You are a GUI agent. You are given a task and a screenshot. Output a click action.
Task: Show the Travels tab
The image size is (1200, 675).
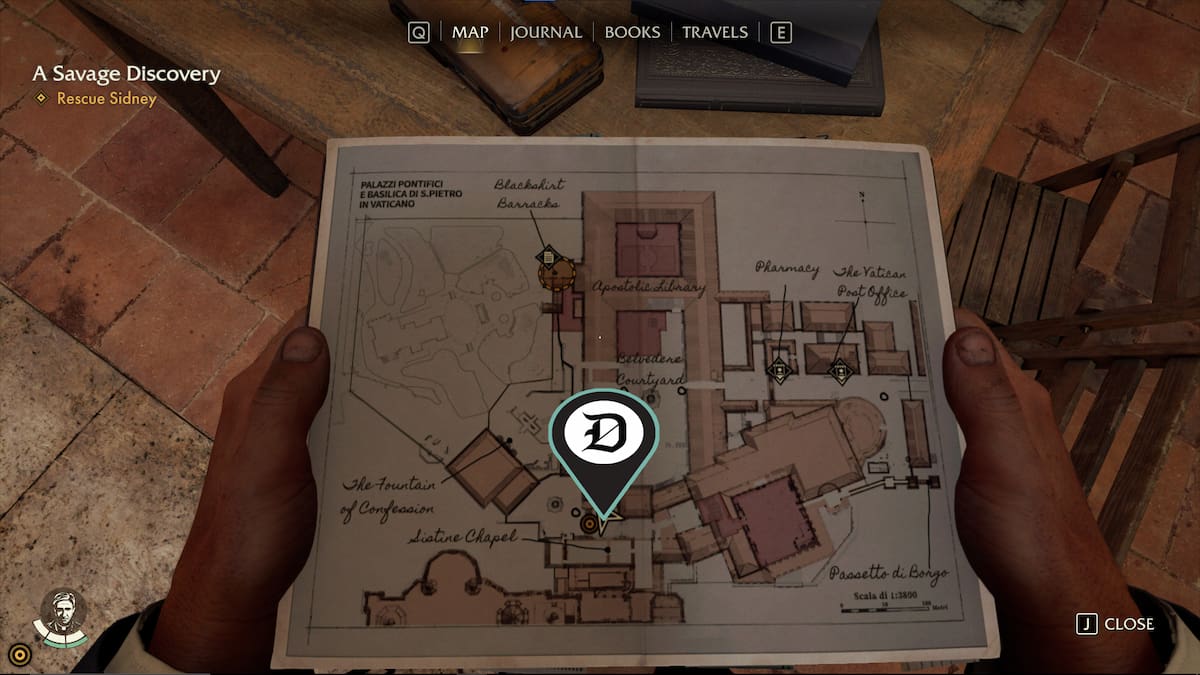(x=714, y=32)
